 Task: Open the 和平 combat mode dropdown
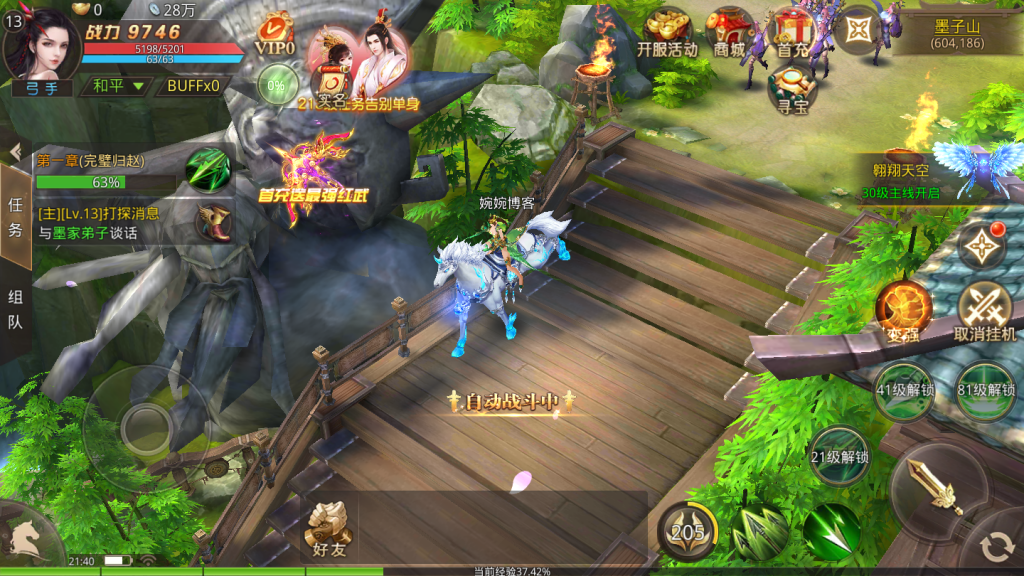click(x=119, y=86)
